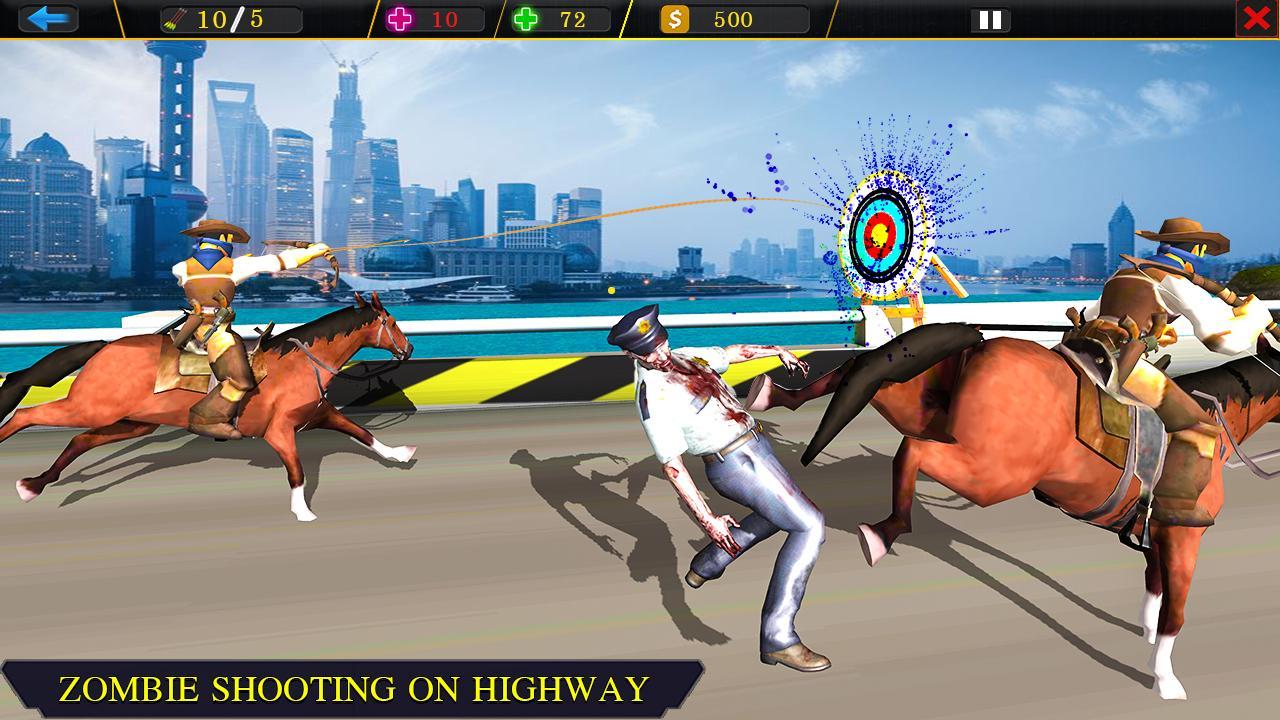Tap the ammo counter showing 10/5
Screen dimensions: 1280x720
228,16
